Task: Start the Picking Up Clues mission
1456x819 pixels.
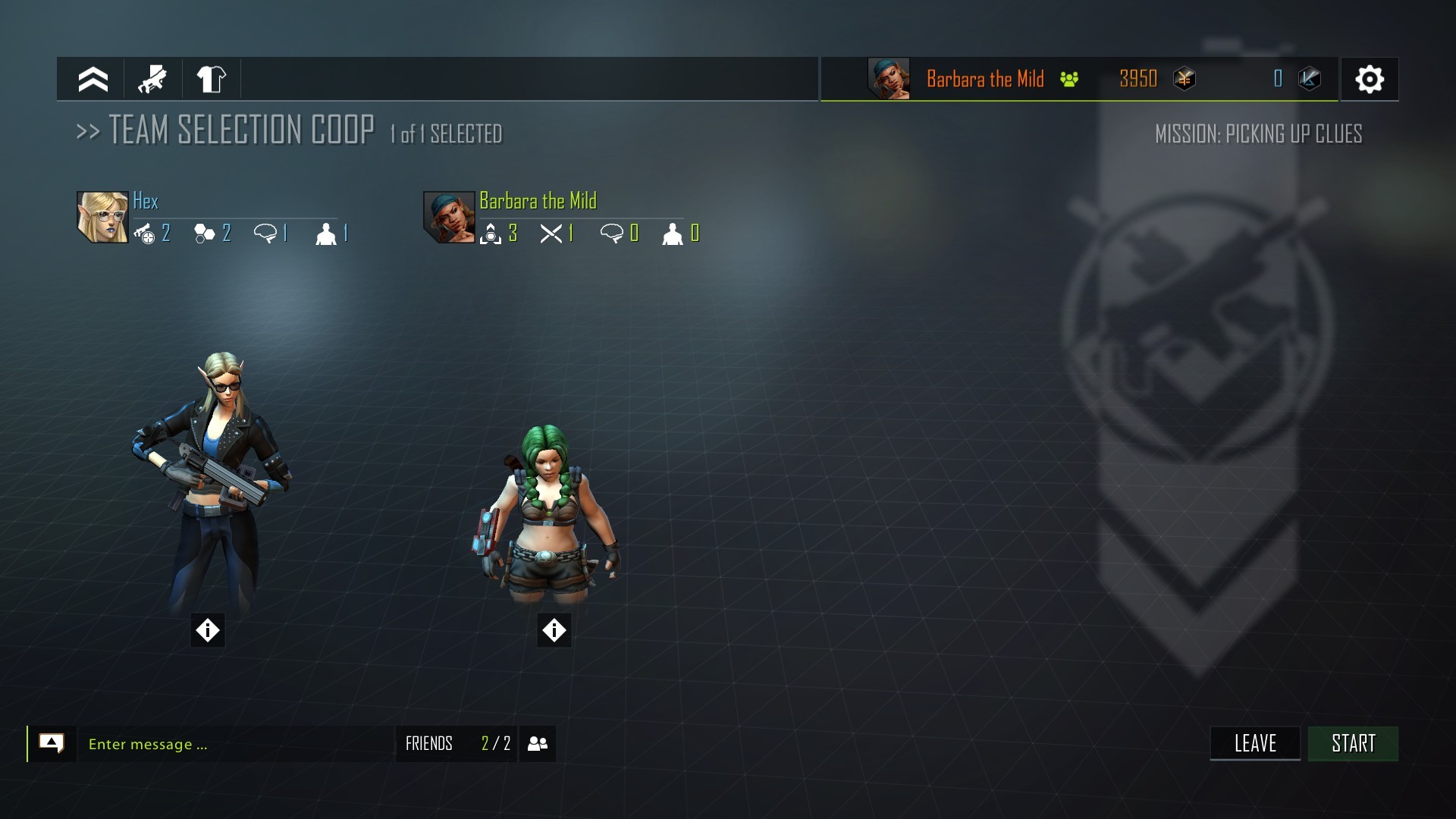Action: point(1353,743)
